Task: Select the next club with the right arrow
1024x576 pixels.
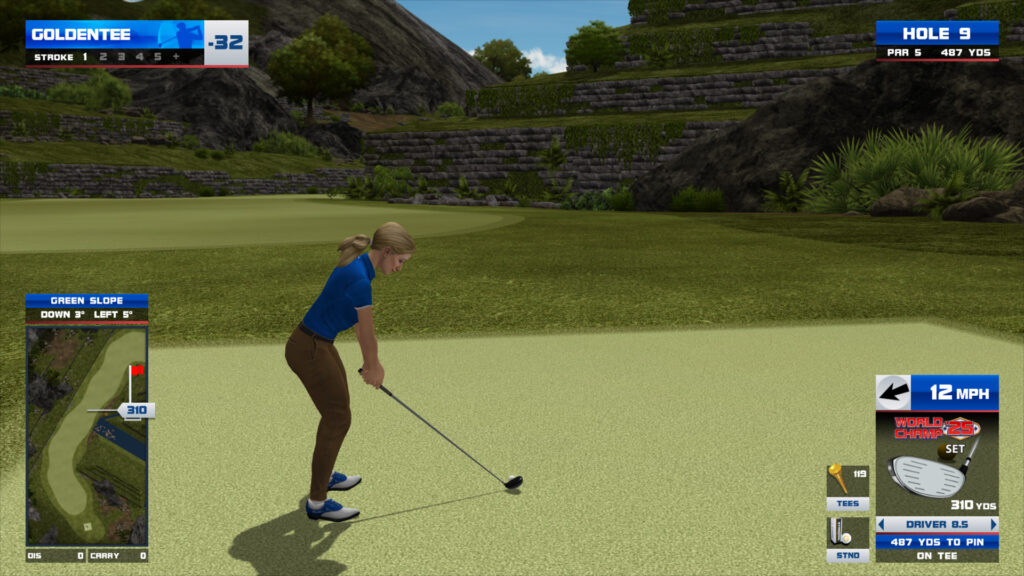Action: point(993,524)
